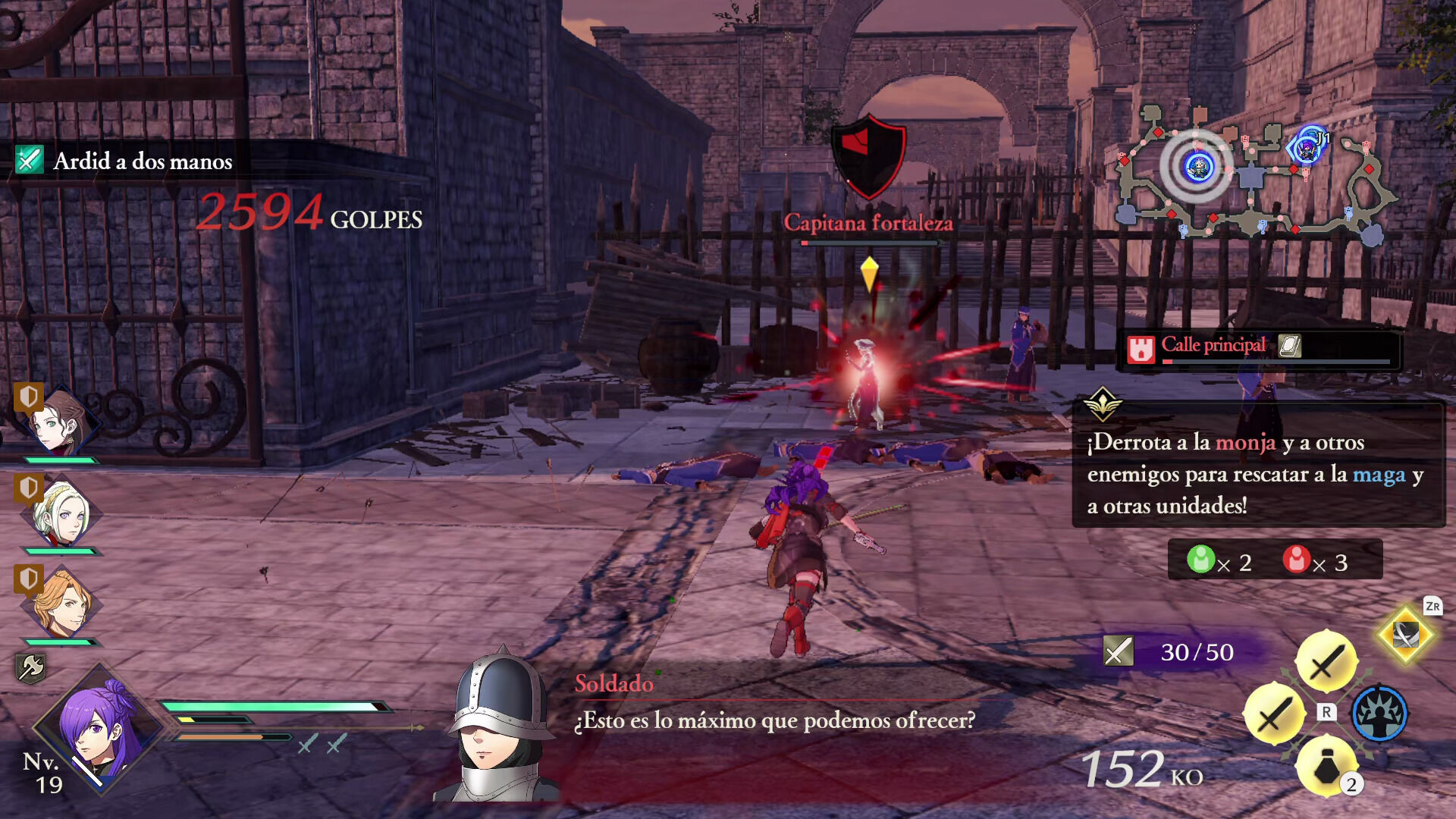Choose Ferdinand's orange-haired ally portrait

(62, 604)
